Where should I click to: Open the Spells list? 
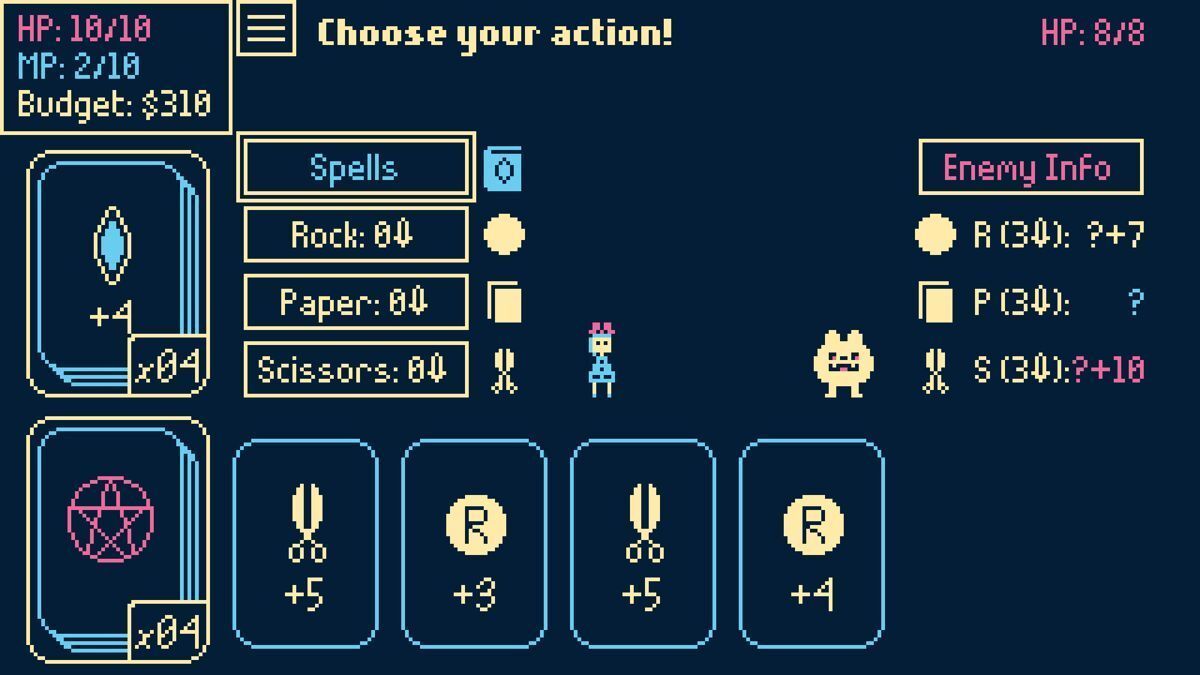355,168
